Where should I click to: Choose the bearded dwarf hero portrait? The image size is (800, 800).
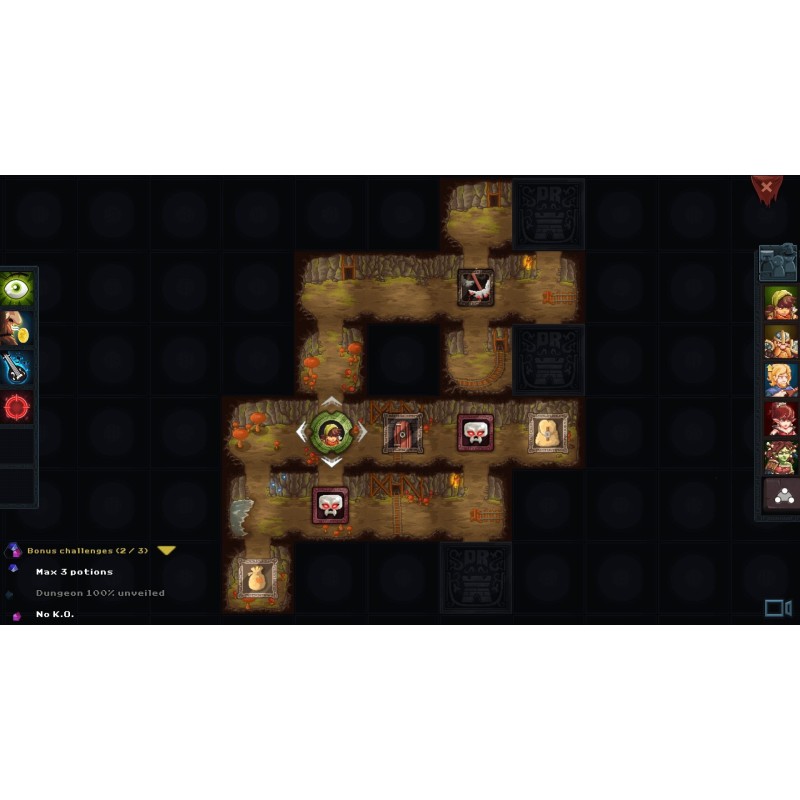pos(780,340)
